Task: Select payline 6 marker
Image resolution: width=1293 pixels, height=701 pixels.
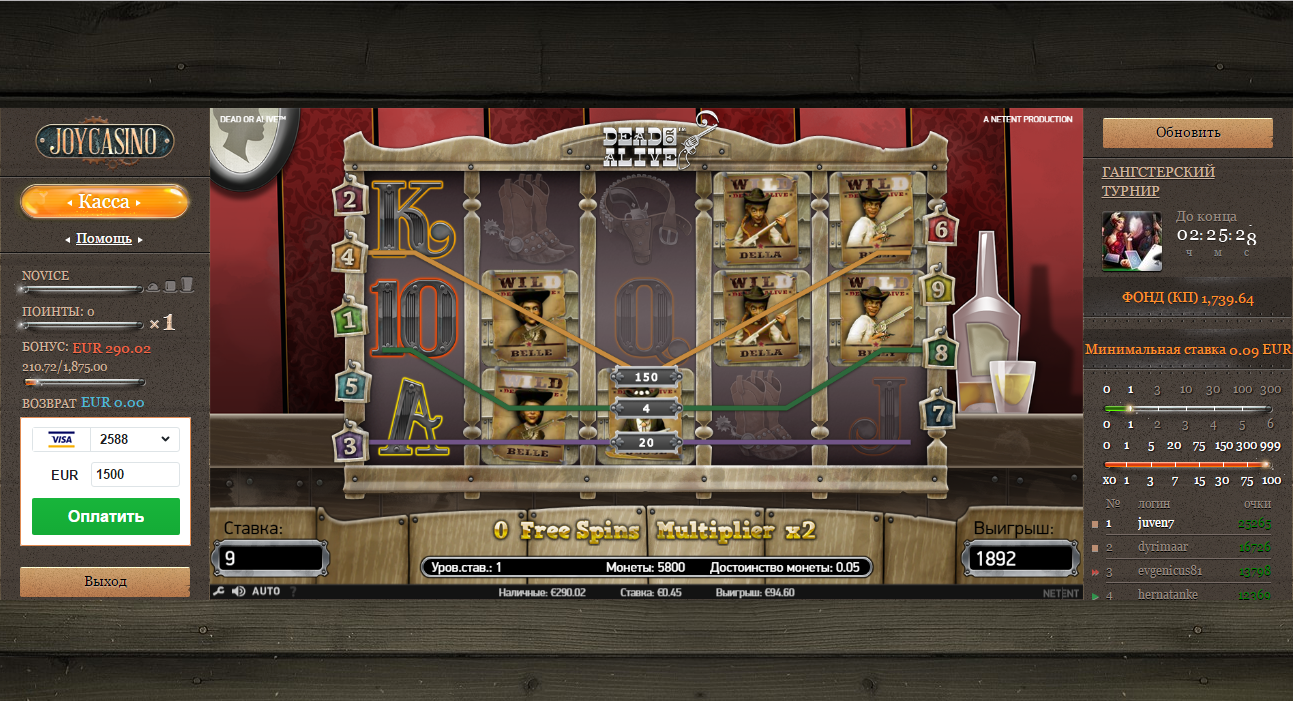Action: click(x=939, y=229)
